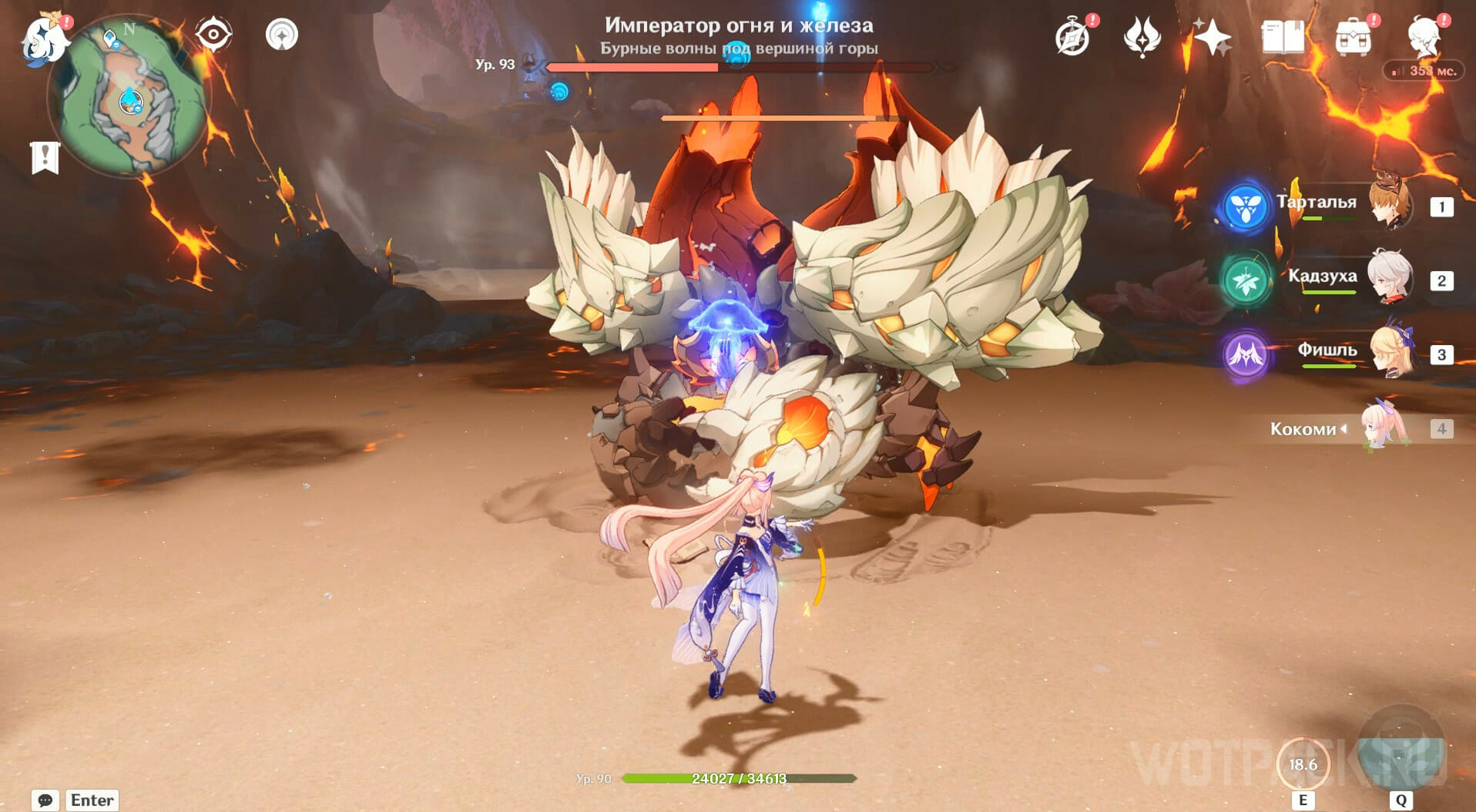1476x812 pixels.
Task: Open the tower-shaped icon beside elemental sight
Action: (282, 35)
